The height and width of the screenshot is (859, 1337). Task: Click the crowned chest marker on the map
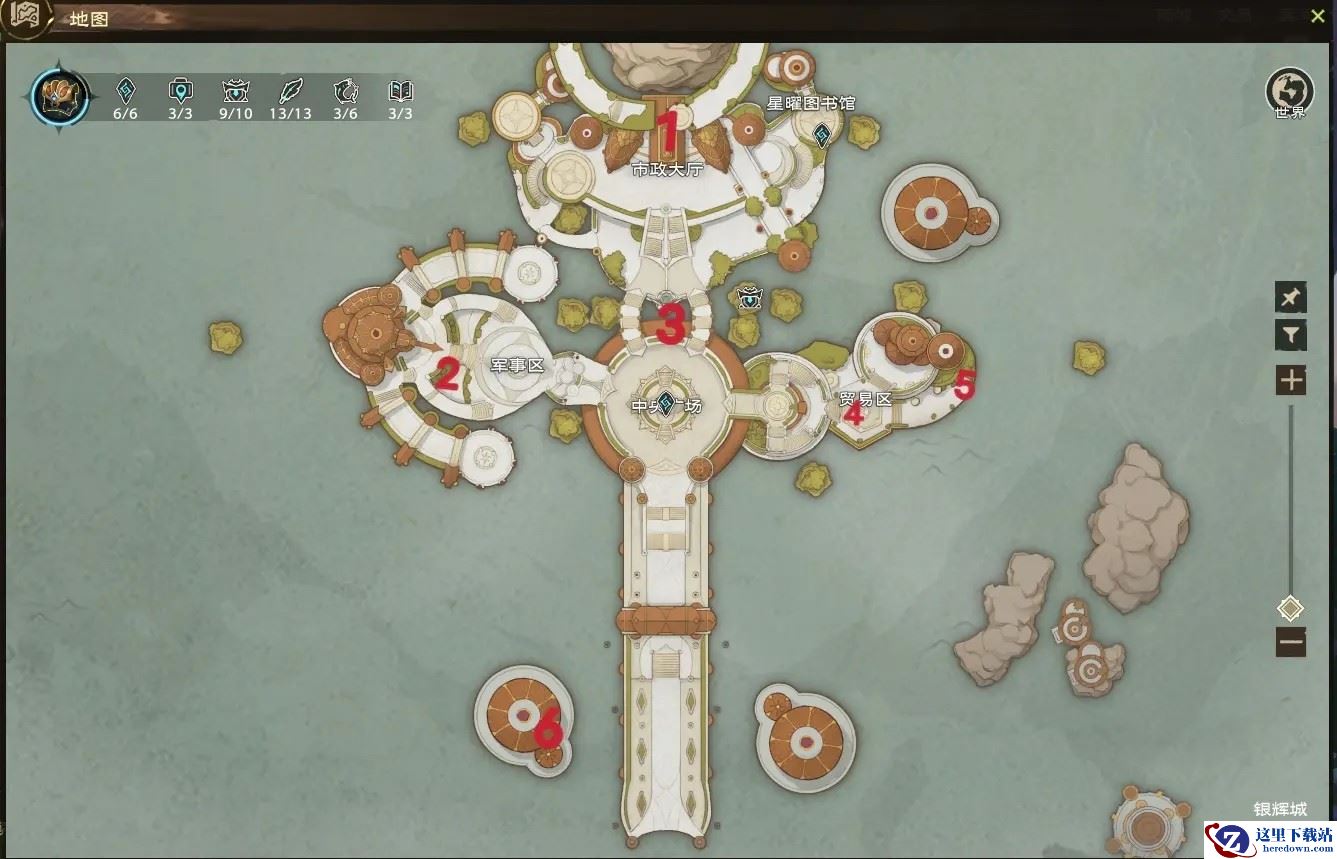pyautogui.click(x=749, y=297)
